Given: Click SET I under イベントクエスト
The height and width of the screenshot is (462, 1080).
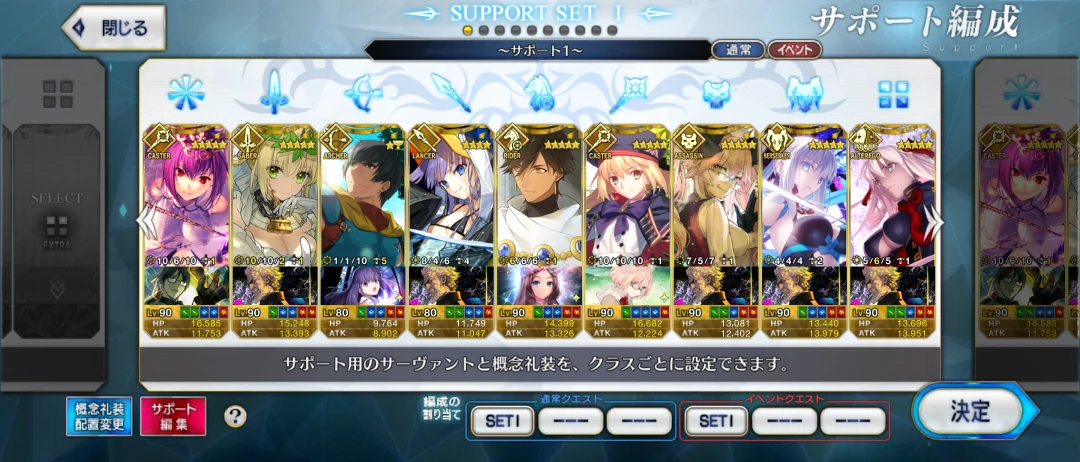Looking at the screenshot, I should coord(713,422).
